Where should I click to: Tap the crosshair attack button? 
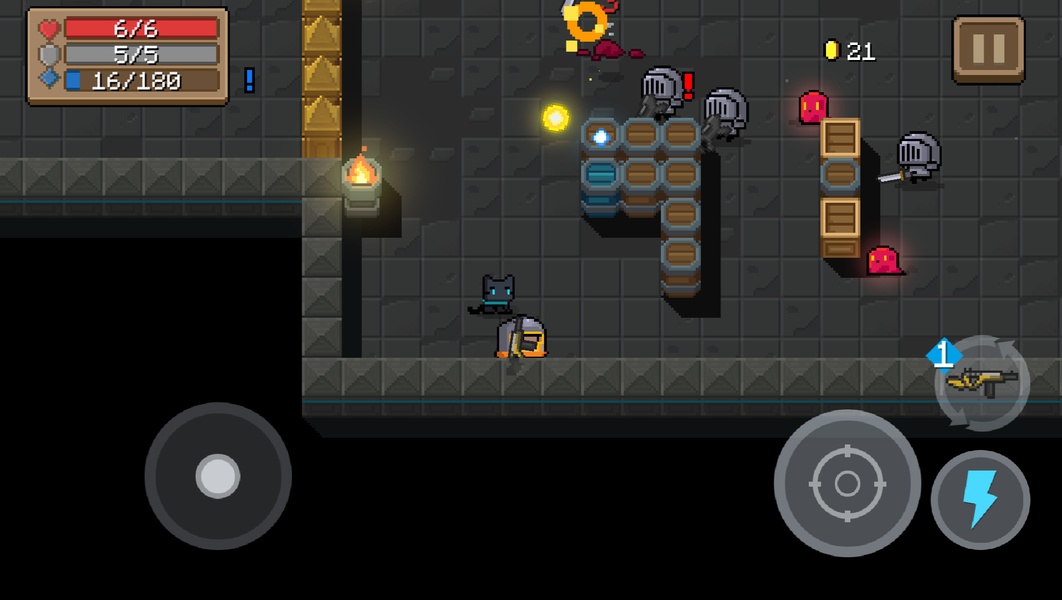pyautogui.click(x=847, y=484)
